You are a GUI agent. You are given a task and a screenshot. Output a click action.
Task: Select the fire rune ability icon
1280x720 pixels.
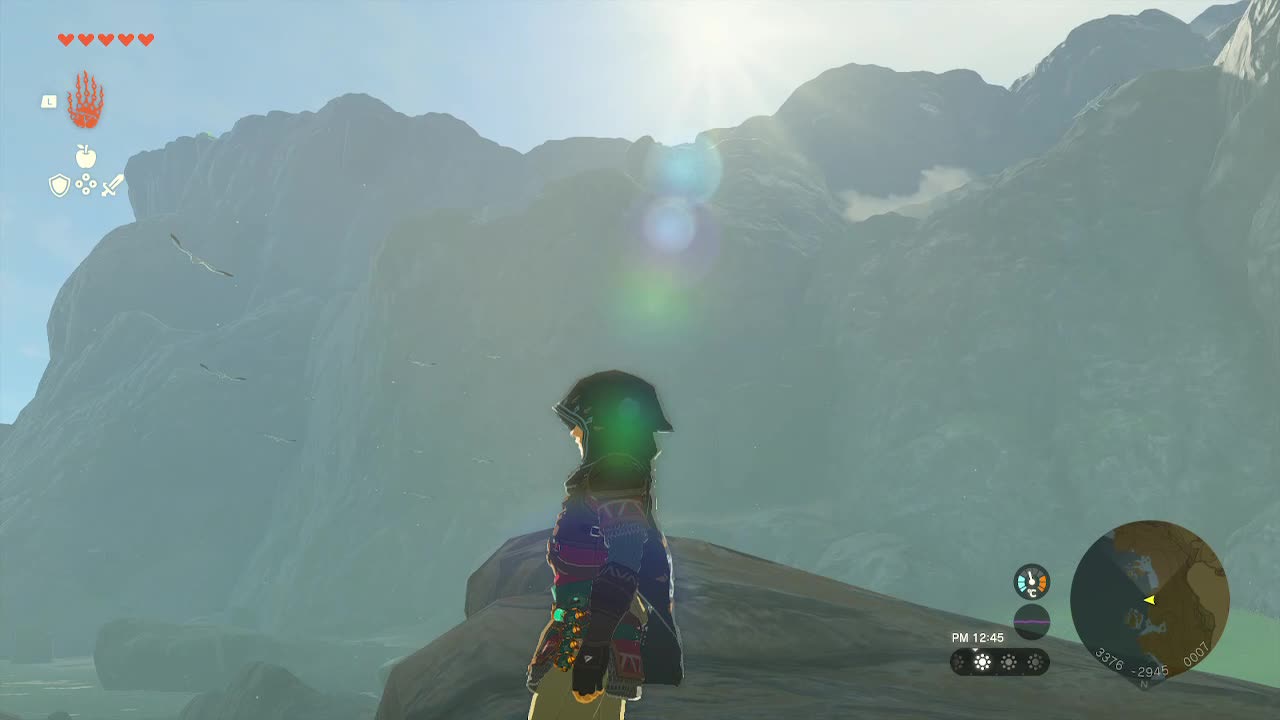click(84, 101)
